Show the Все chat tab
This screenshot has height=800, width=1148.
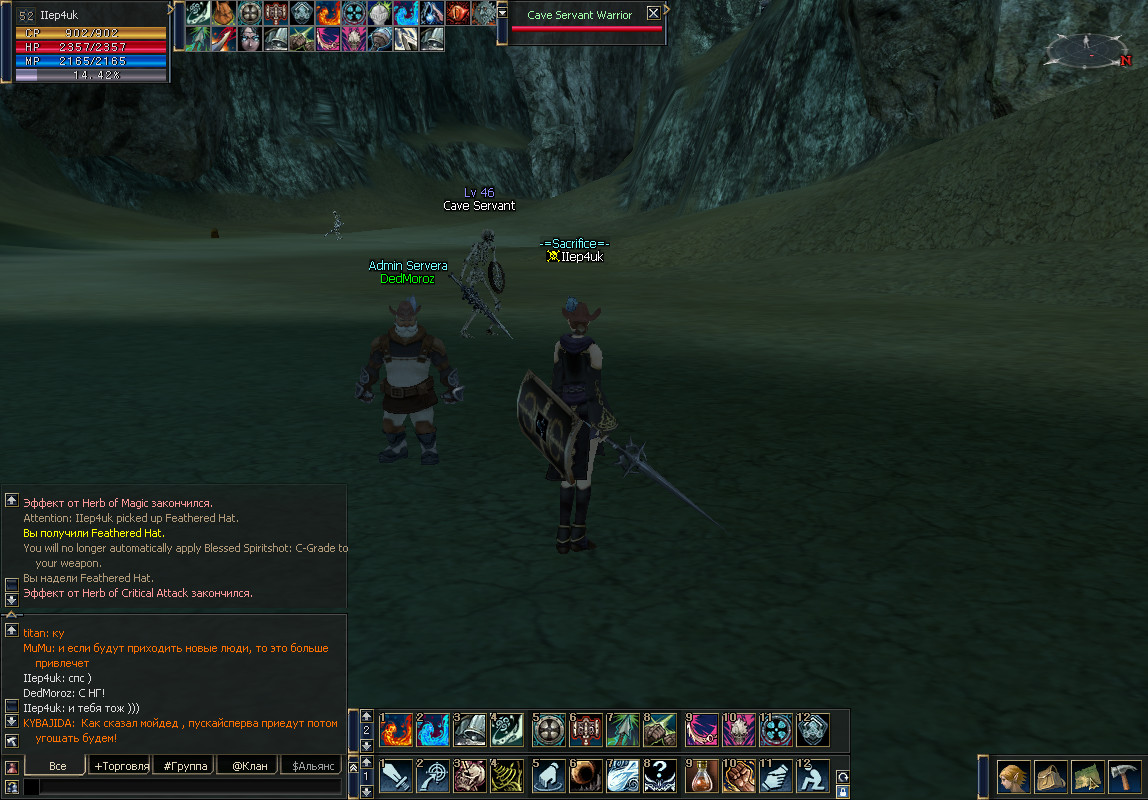point(57,766)
